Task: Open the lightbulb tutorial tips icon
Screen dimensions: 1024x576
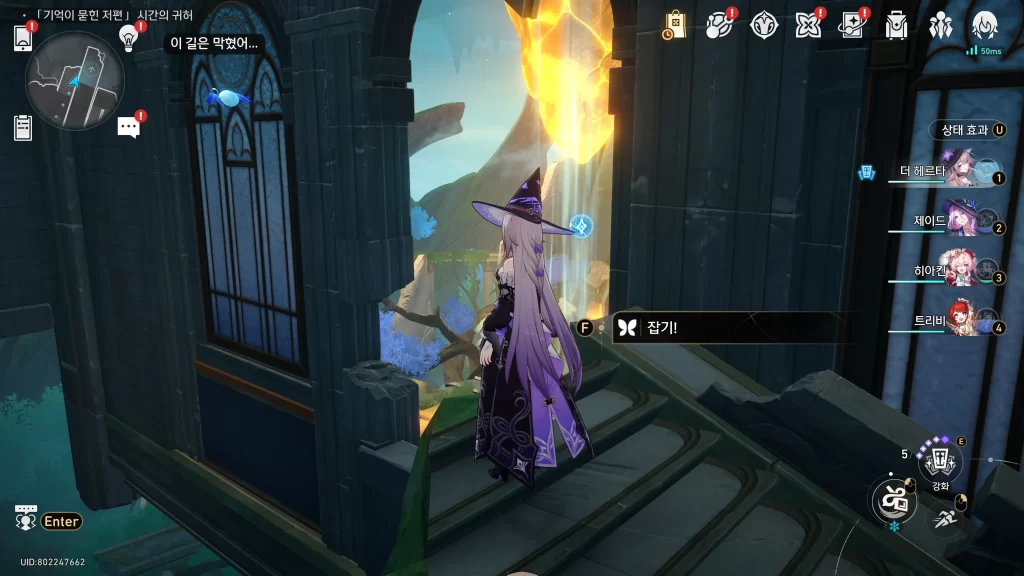Action: tap(128, 37)
